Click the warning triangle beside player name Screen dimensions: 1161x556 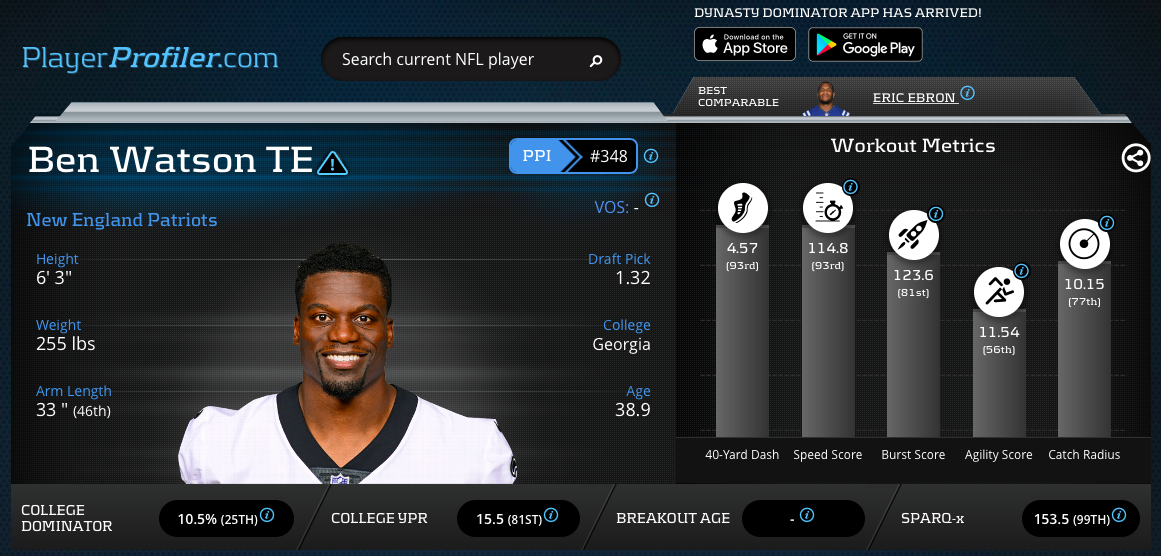click(x=332, y=161)
